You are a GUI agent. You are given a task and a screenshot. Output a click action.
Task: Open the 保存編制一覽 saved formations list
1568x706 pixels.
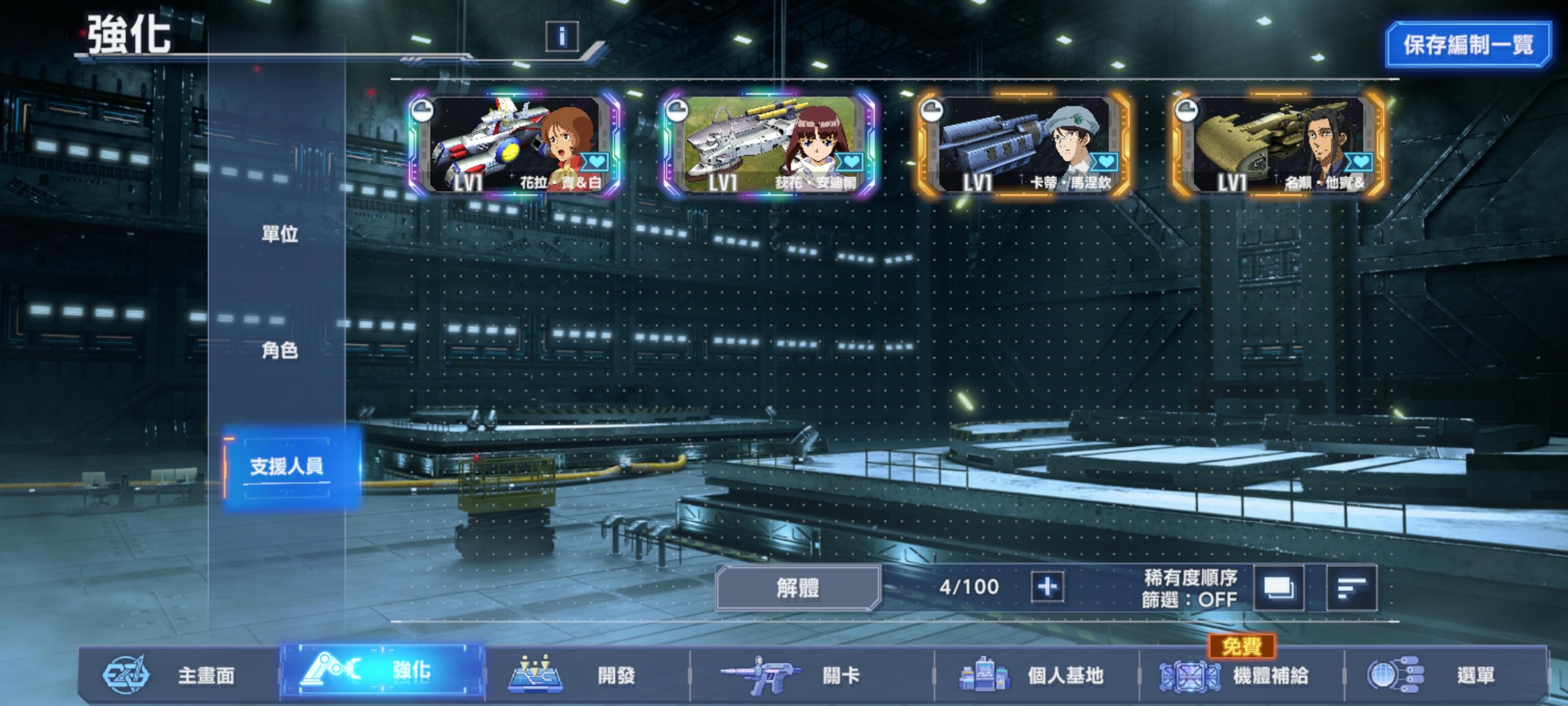1467,45
